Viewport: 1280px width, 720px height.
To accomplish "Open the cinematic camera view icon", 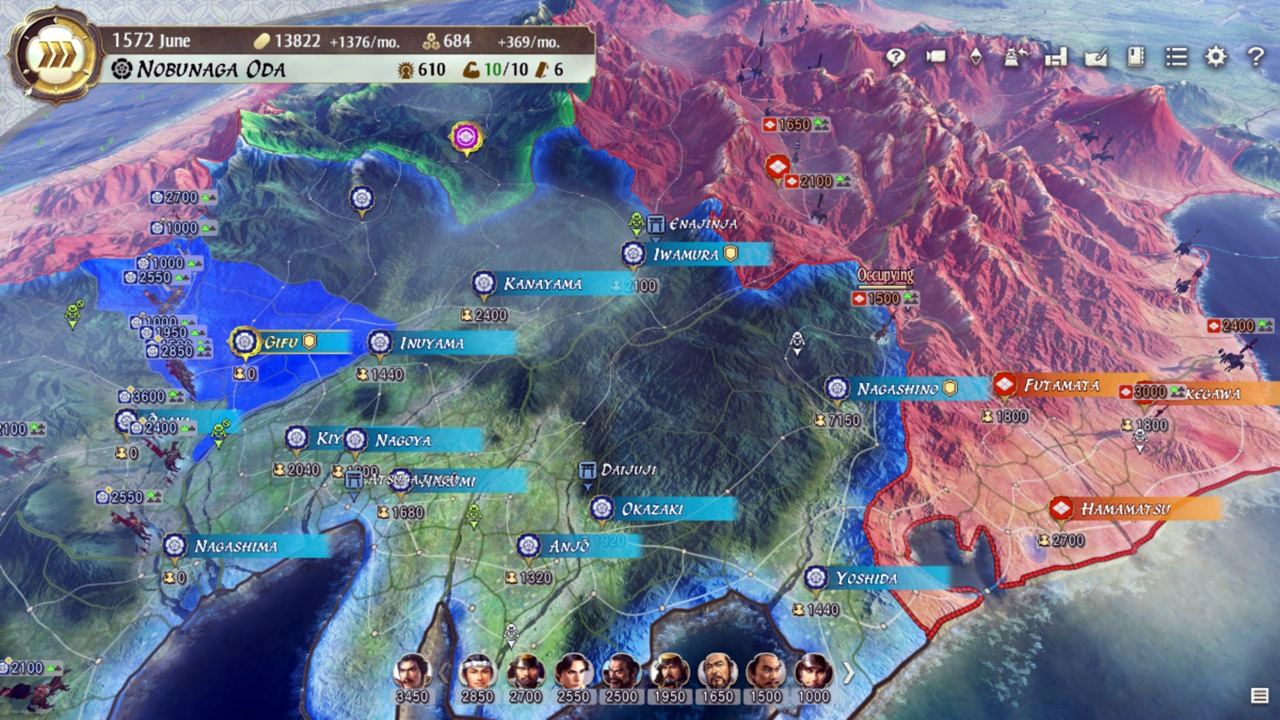I will [938, 58].
